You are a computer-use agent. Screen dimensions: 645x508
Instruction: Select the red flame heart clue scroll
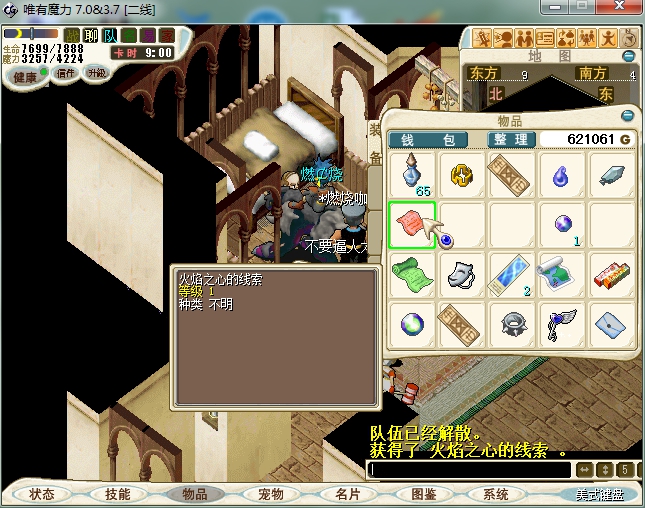click(x=410, y=224)
